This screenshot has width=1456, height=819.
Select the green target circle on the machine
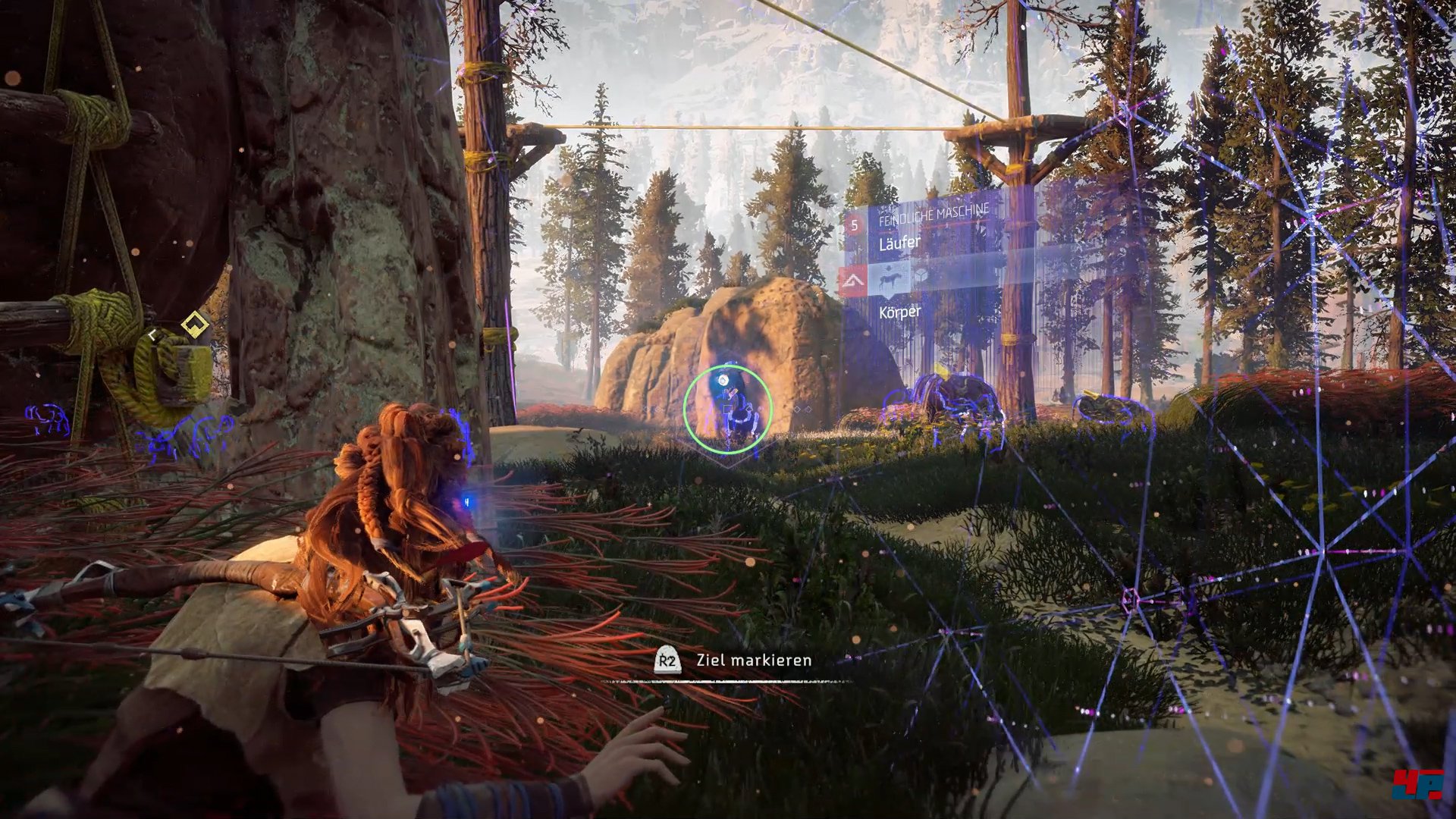[x=727, y=409]
